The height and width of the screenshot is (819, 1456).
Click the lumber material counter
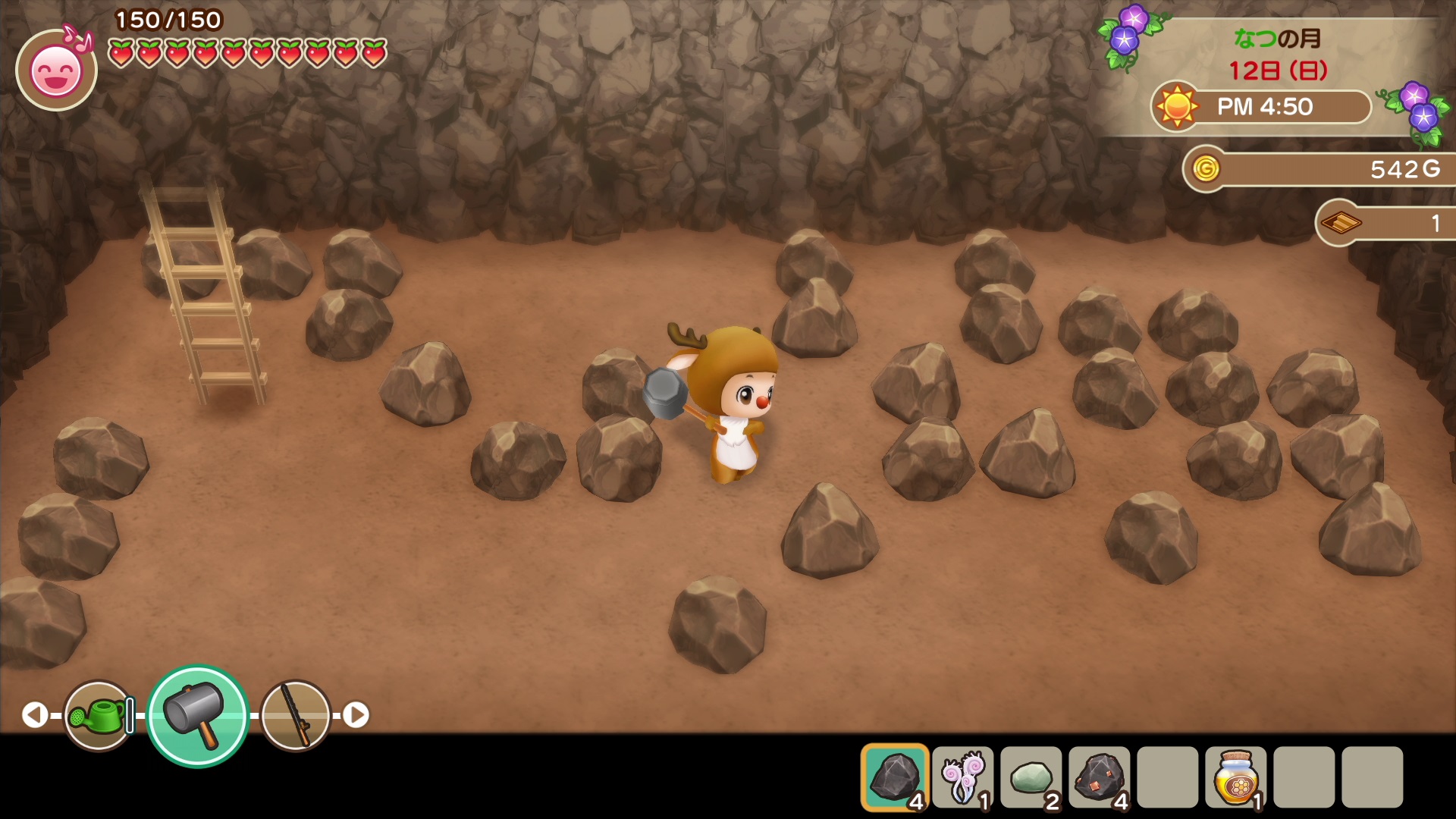coord(1386,223)
